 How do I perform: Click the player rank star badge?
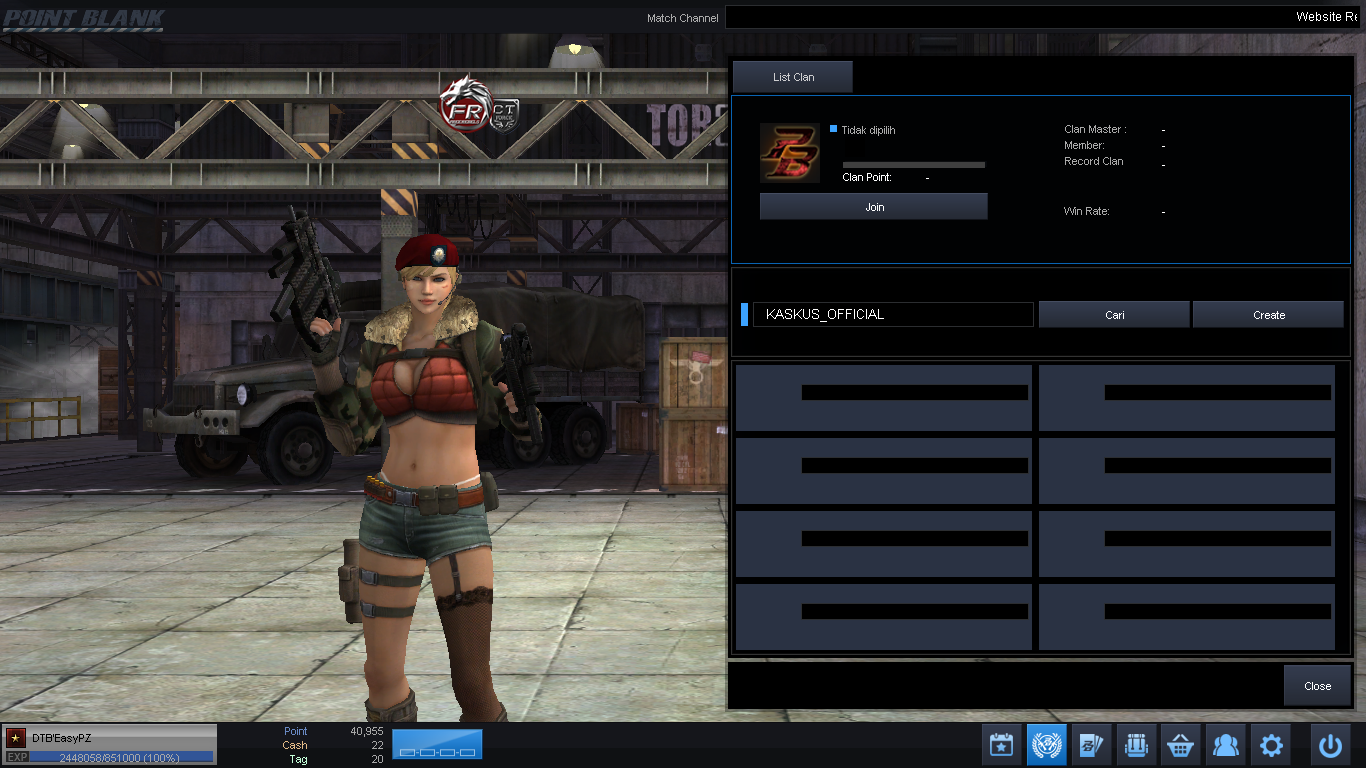[x=14, y=737]
